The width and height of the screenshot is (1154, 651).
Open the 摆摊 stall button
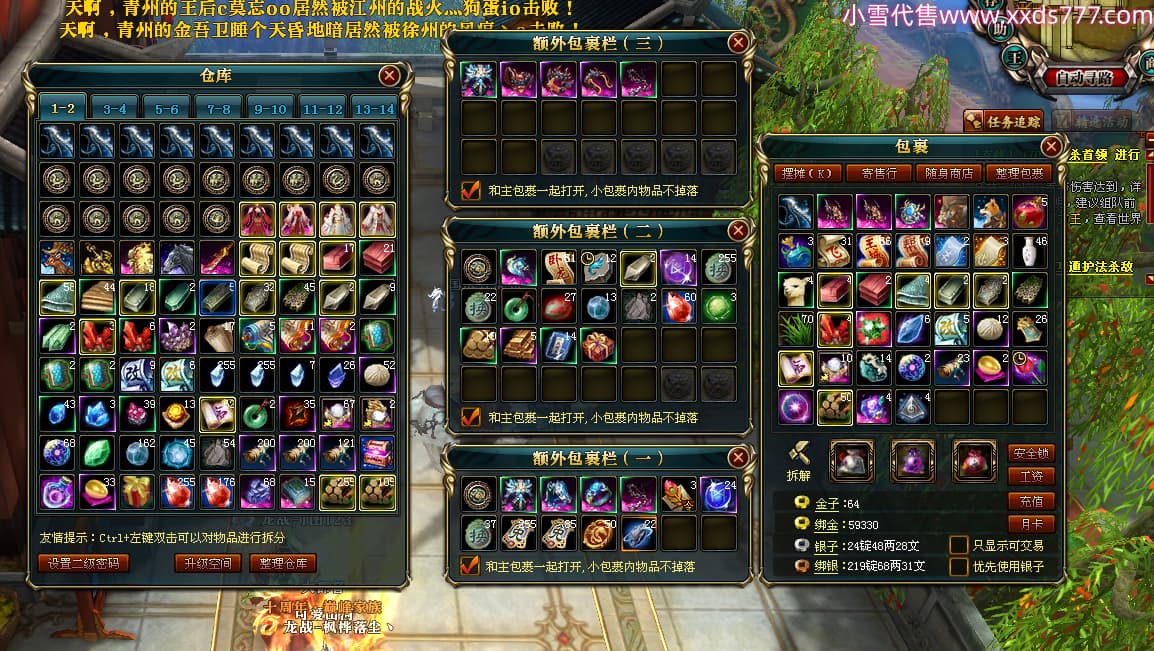pos(809,173)
